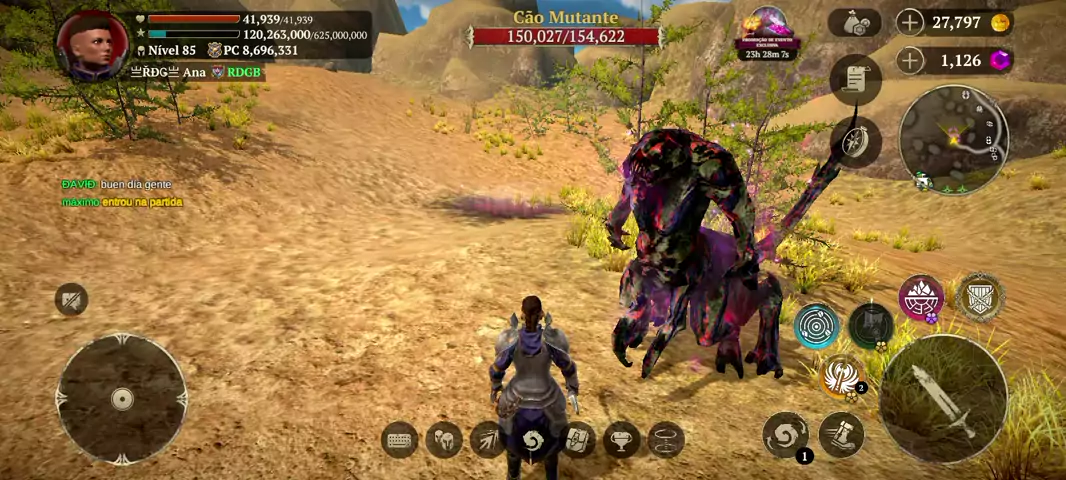Viewport: 1066px width, 480px height.
Task: Open the player portrait profile
Action: (x=91, y=45)
